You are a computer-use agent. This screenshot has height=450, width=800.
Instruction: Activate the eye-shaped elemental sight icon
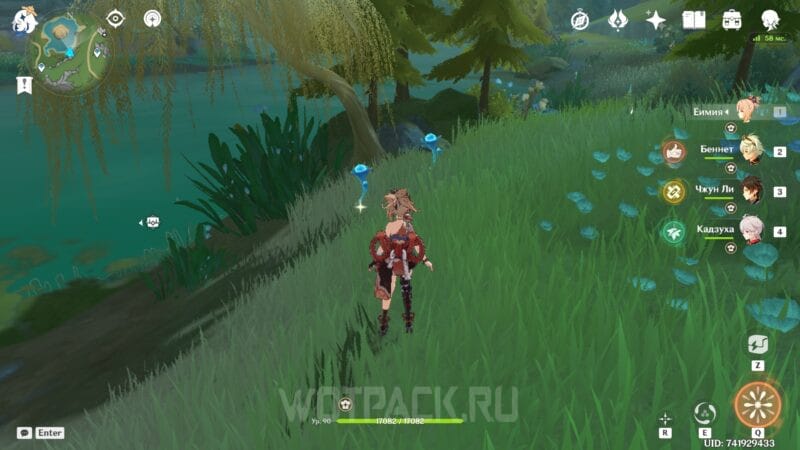click(115, 18)
